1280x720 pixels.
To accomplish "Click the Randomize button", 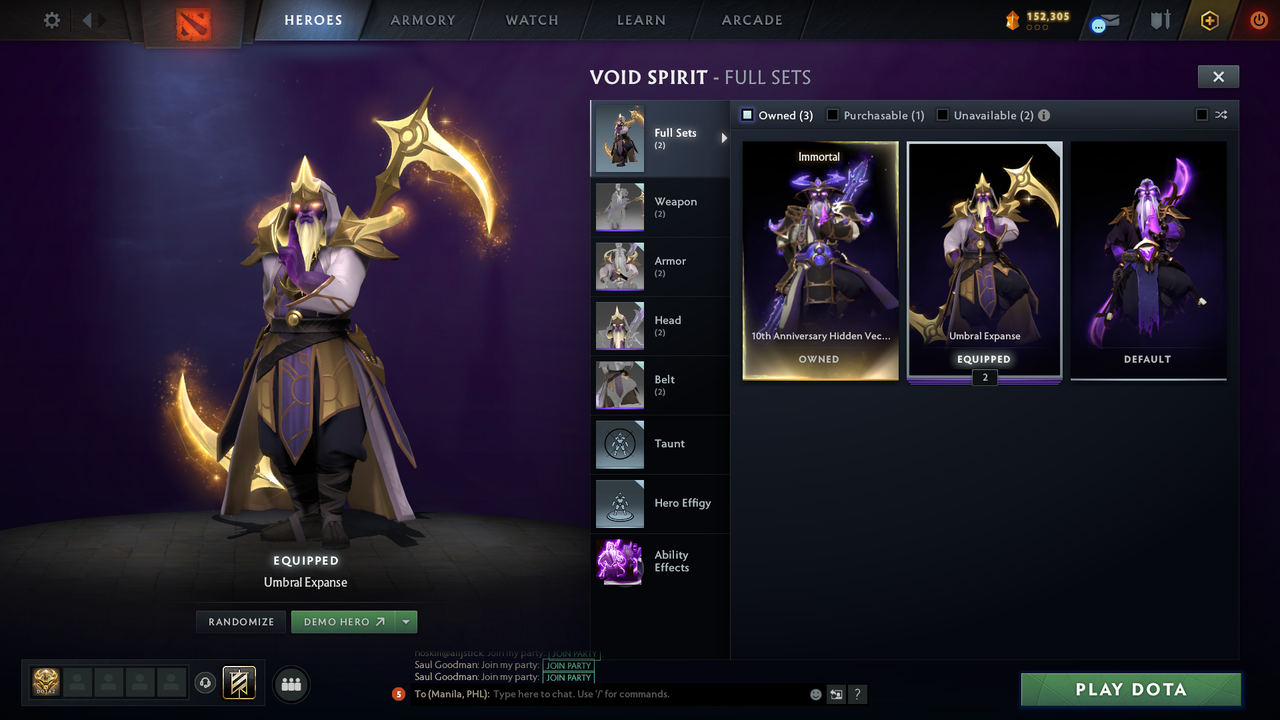I will tap(240, 621).
